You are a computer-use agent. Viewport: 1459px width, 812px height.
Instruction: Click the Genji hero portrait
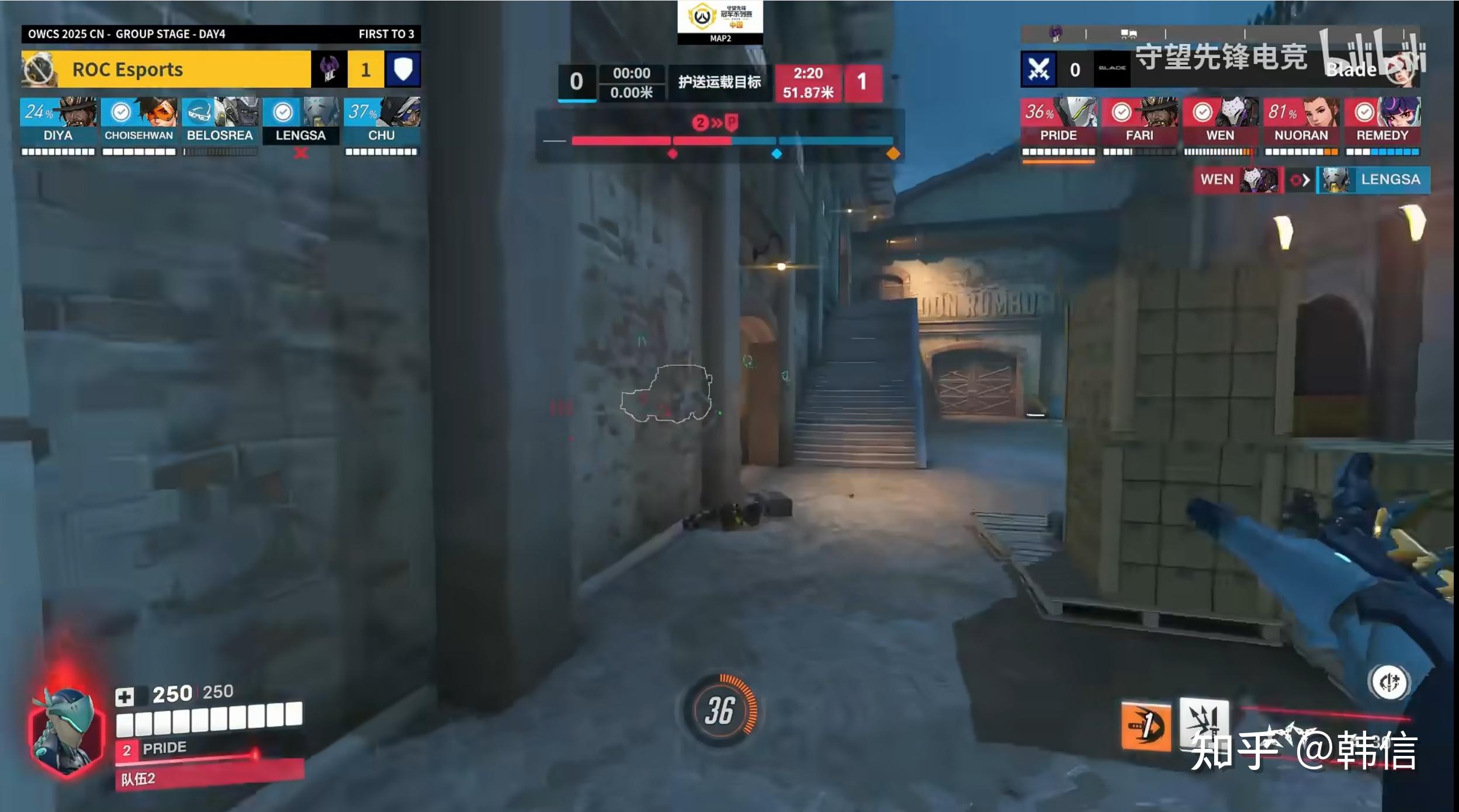click(65, 730)
